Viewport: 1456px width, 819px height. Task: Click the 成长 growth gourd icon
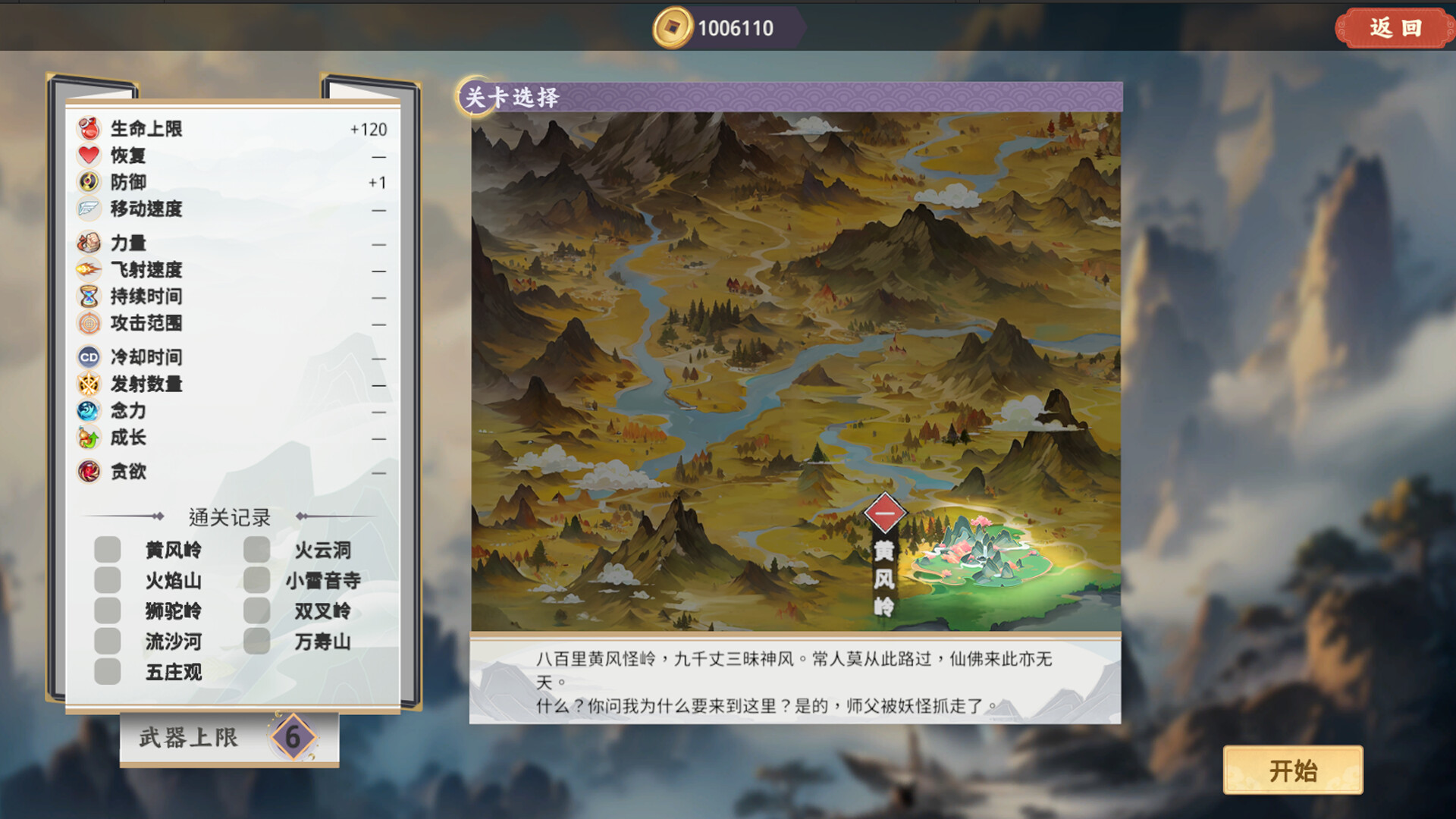88,438
